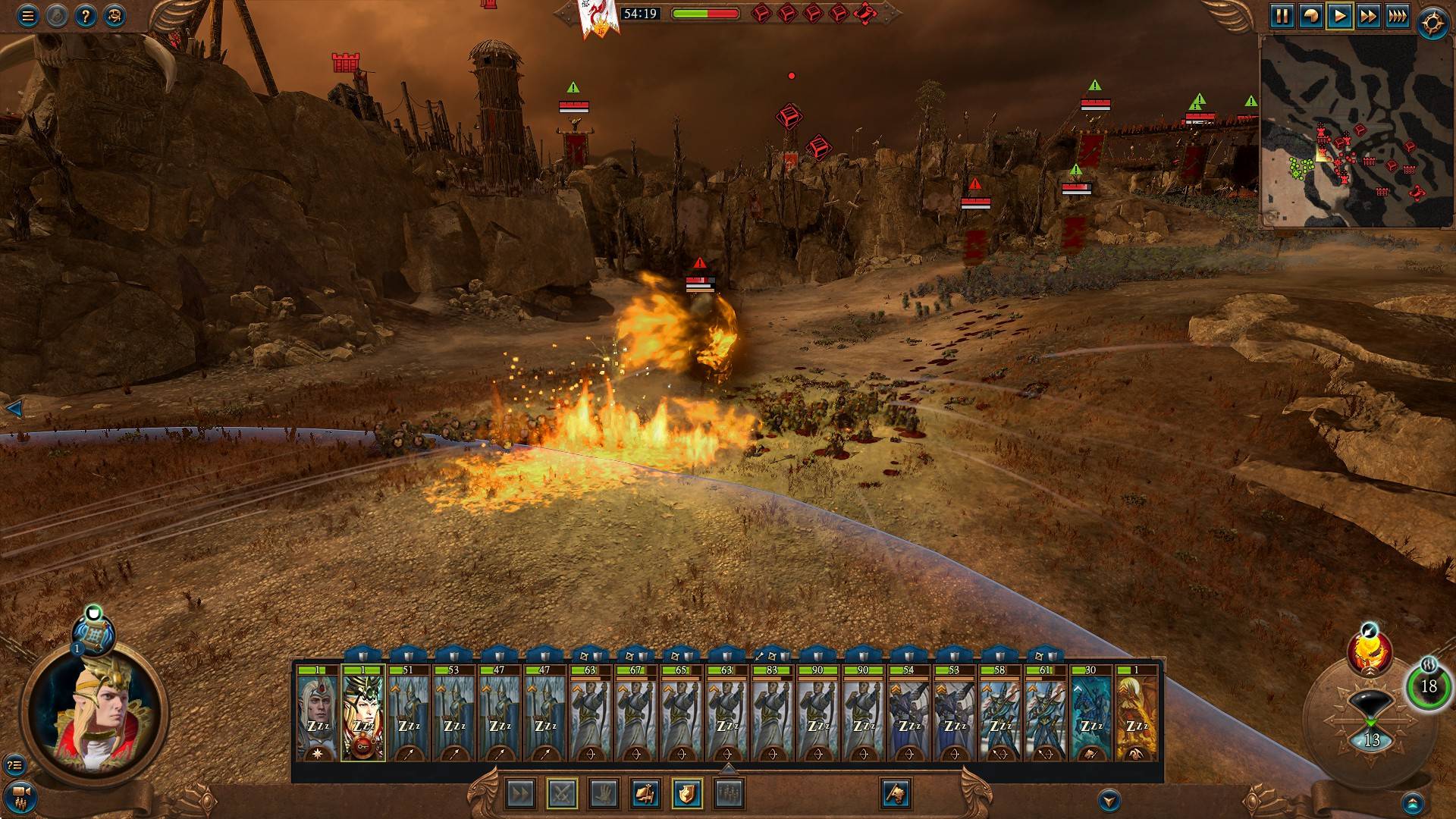Activate the halt hand order button
The height and width of the screenshot is (819, 1456).
[604, 794]
